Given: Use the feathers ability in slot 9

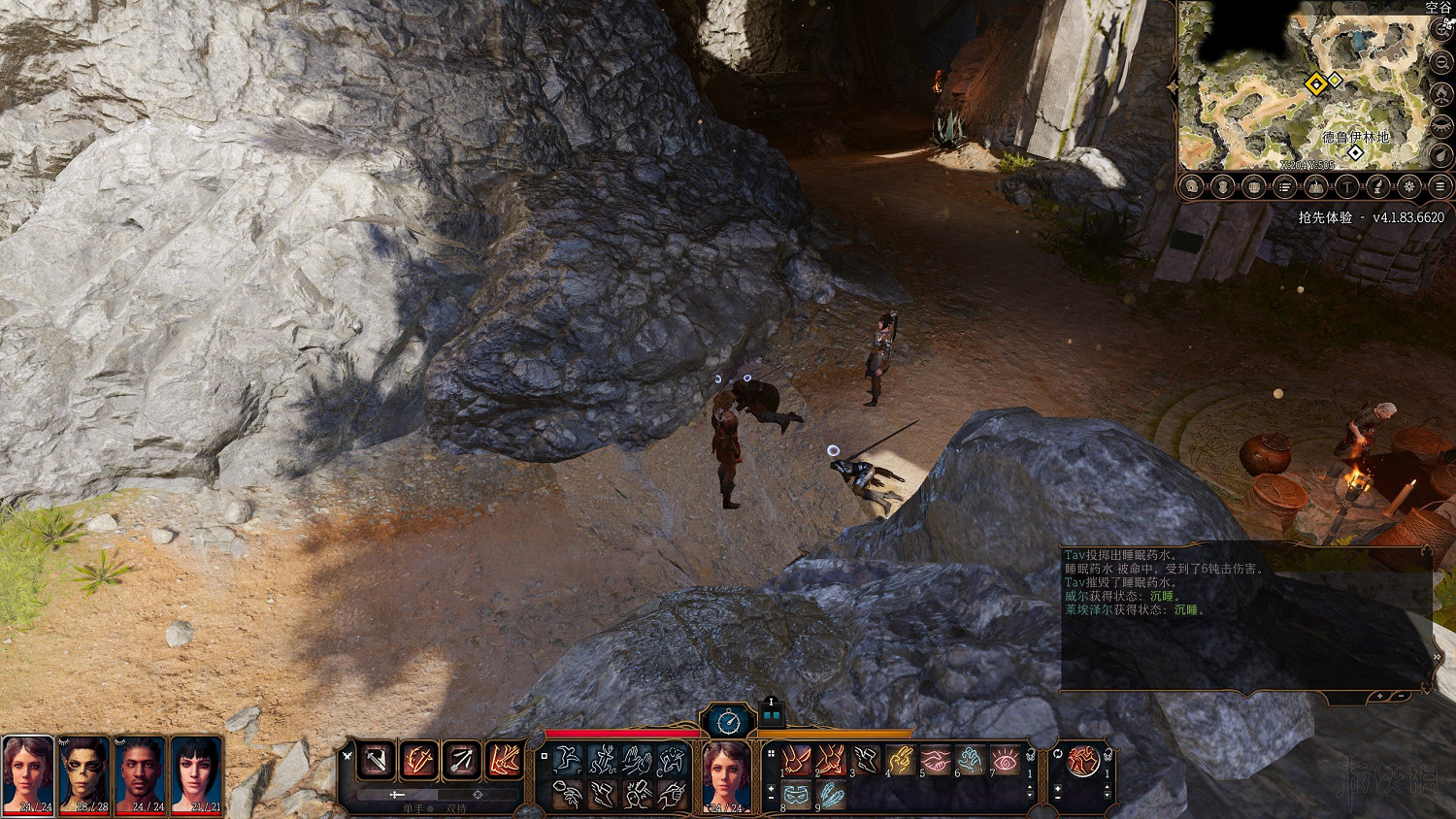Looking at the screenshot, I should [831, 795].
